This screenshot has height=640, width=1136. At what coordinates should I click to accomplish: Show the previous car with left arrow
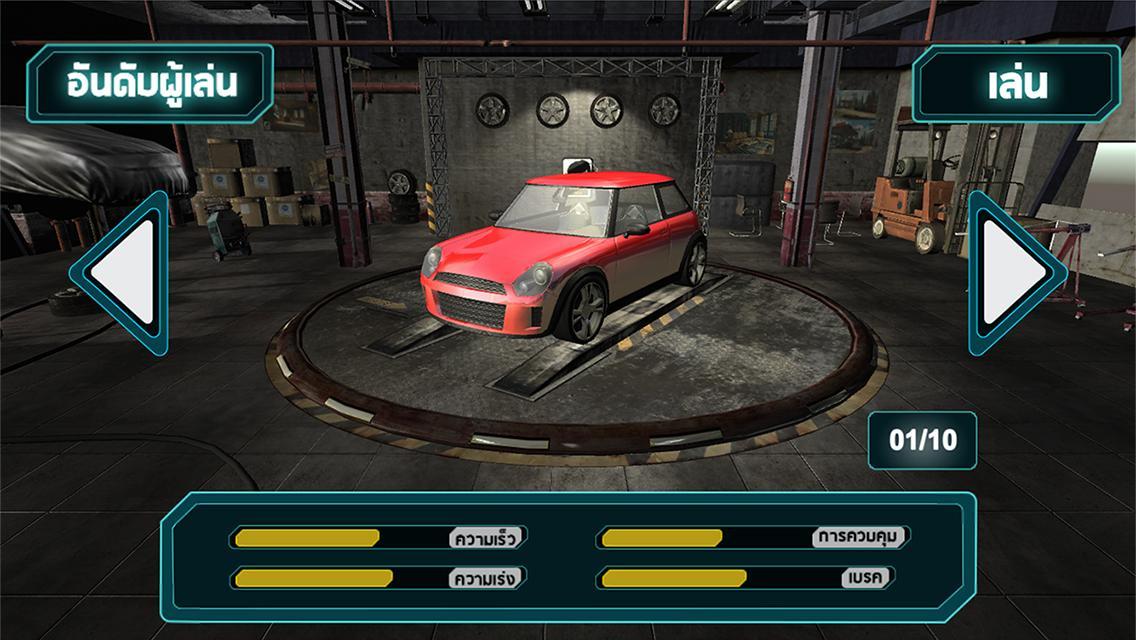click(x=124, y=272)
